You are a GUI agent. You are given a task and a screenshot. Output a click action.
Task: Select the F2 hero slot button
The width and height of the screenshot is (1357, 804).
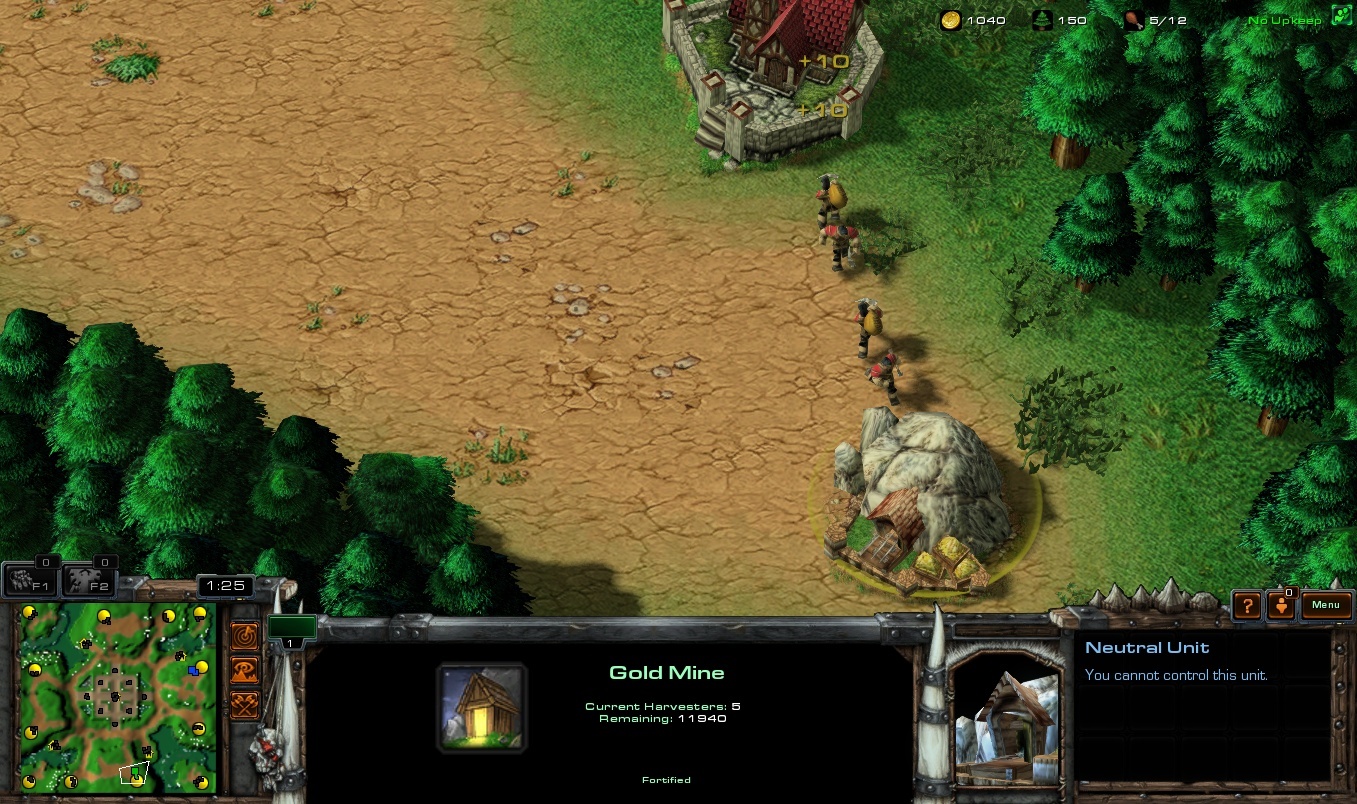(x=90, y=581)
